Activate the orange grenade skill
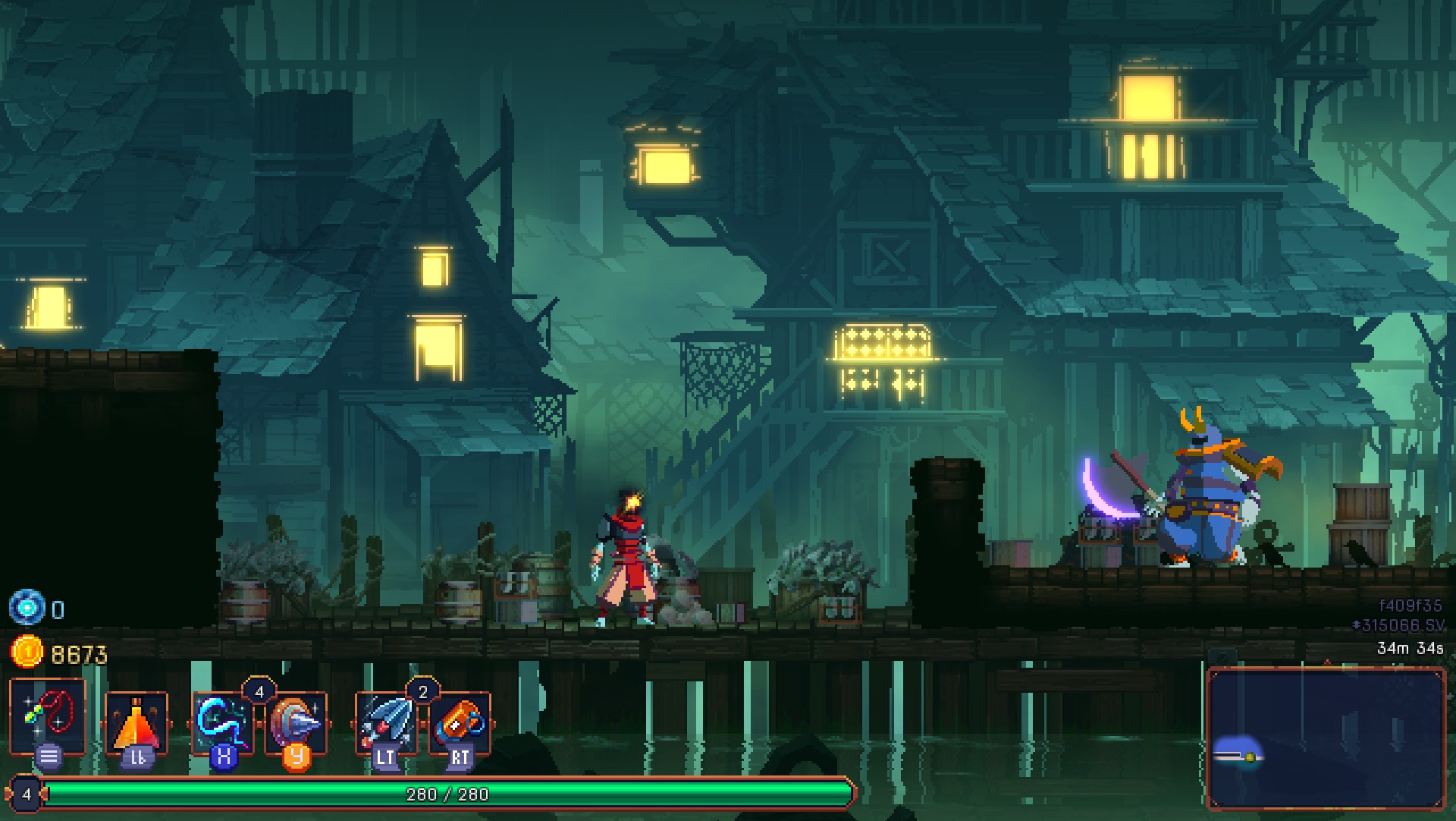This screenshot has width=1456, height=821. tap(460, 723)
